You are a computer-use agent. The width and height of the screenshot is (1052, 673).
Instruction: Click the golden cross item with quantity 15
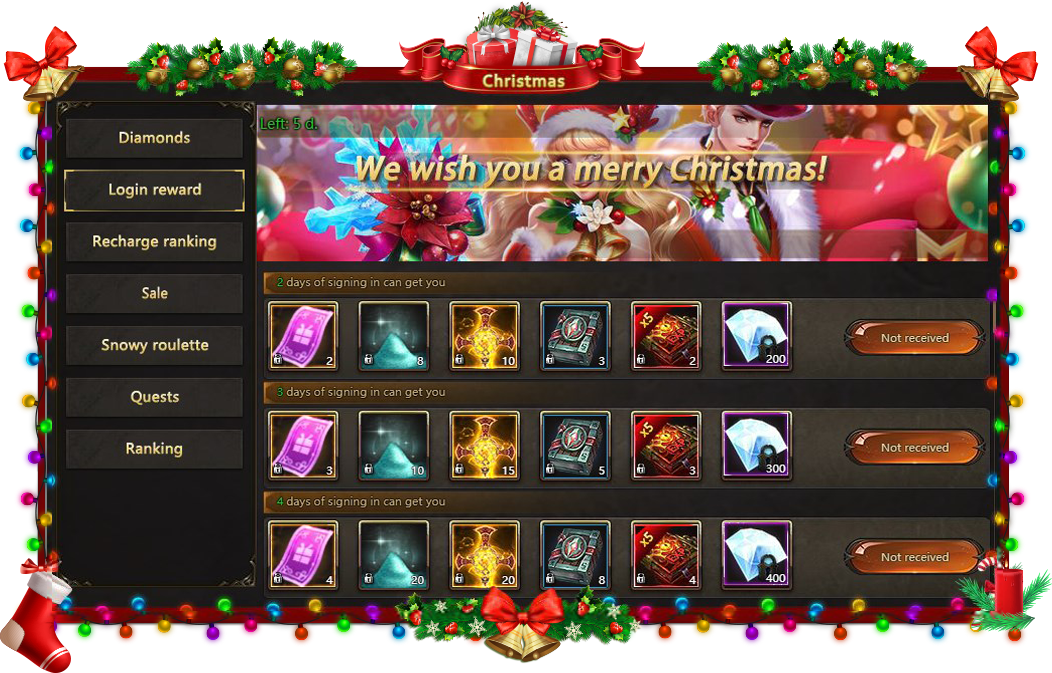(484, 446)
